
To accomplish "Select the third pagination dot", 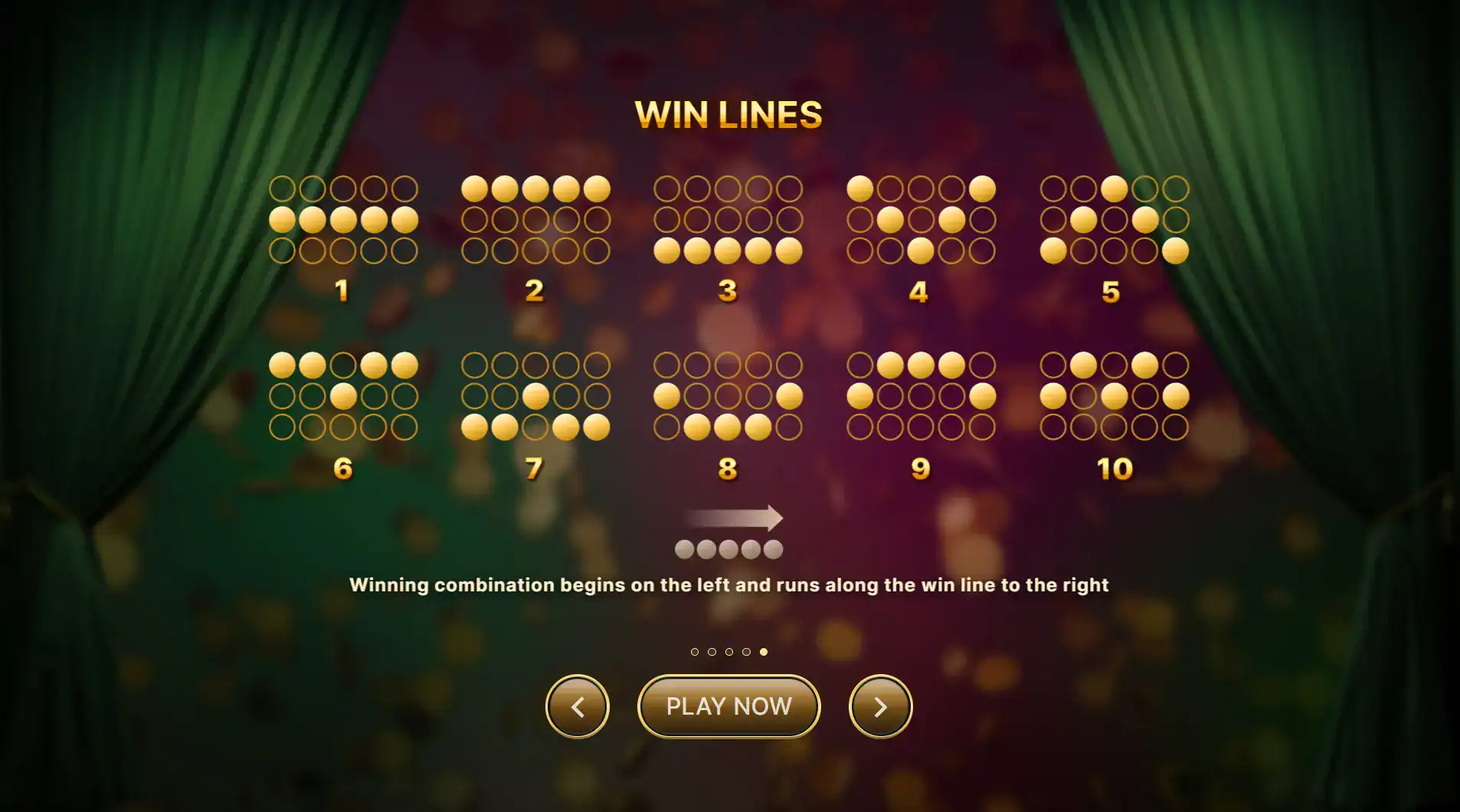I will tap(728, 652).
